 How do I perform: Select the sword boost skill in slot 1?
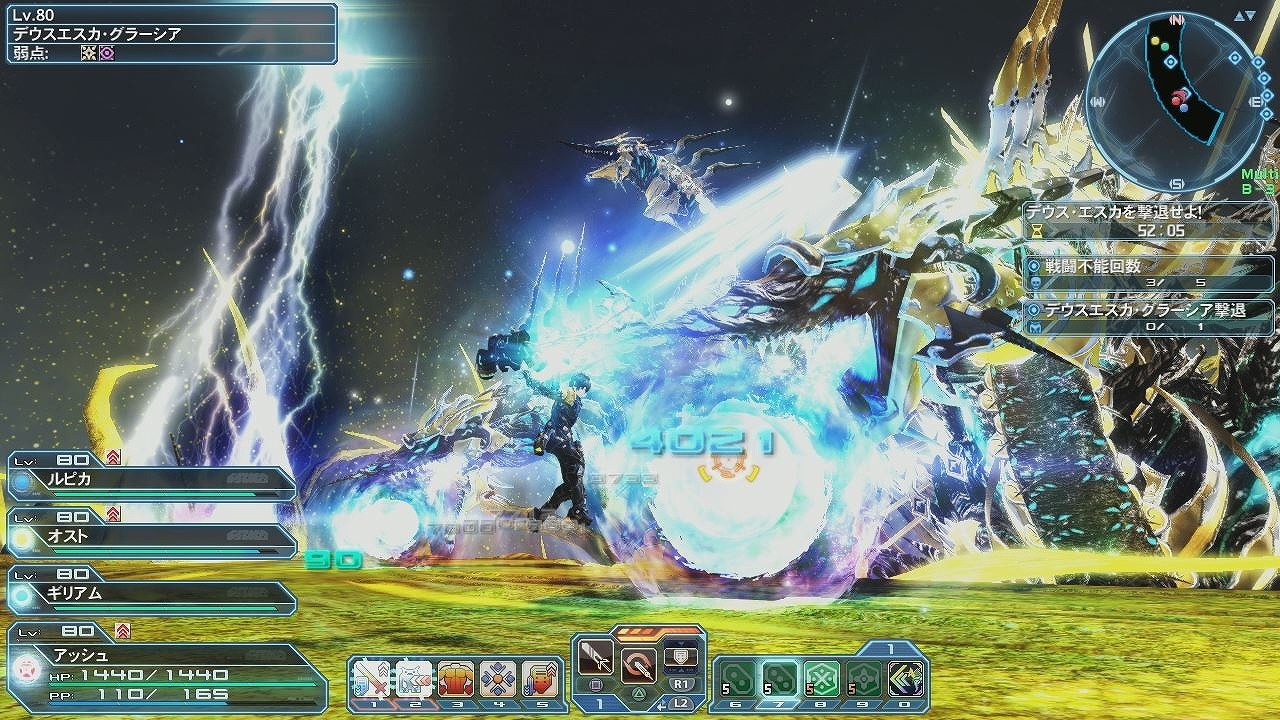tap(371, 679)
